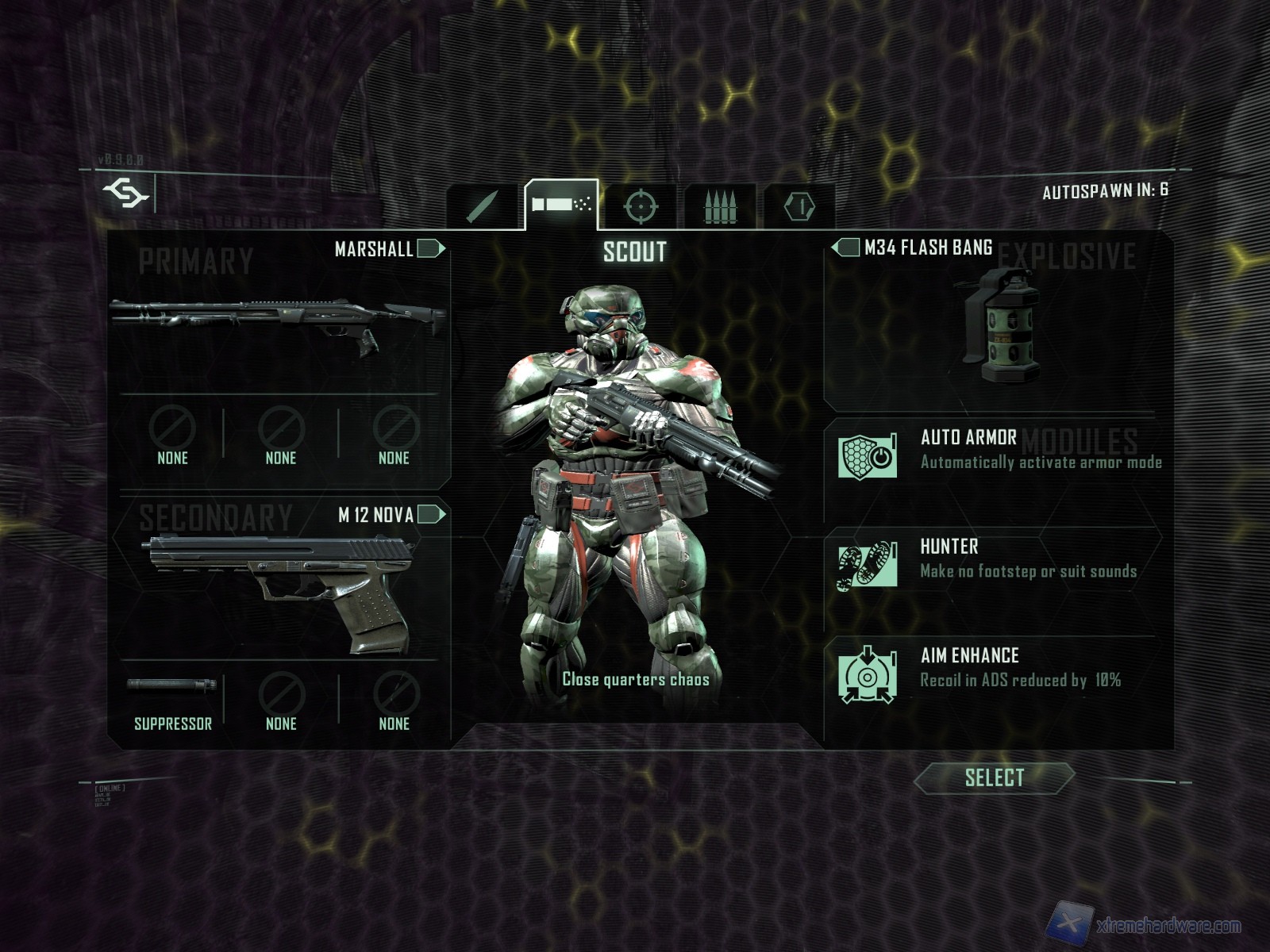The height and width of the screenshot is (952, 1270).
Task: Choose the bullets class tab
Action: point(720,207)
